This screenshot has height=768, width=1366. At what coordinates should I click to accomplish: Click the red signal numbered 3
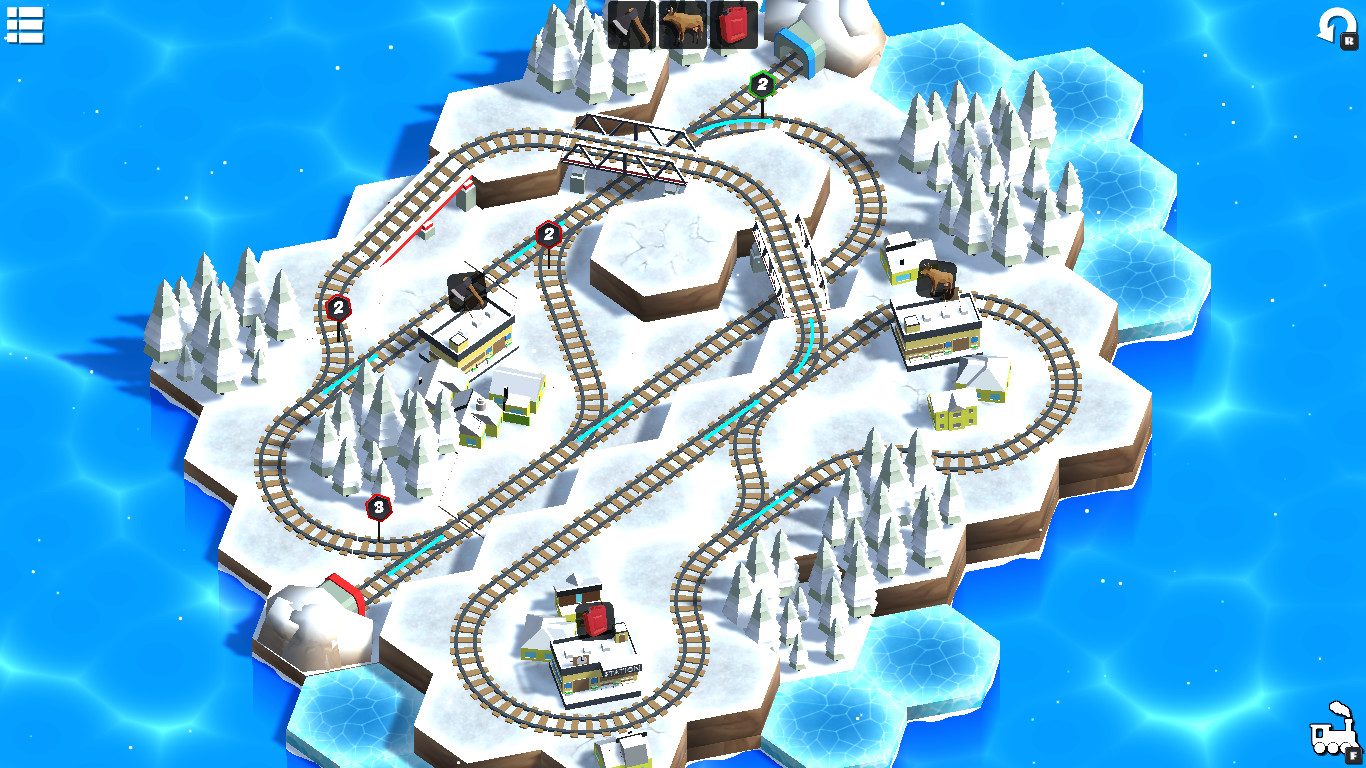pos(378,508)
